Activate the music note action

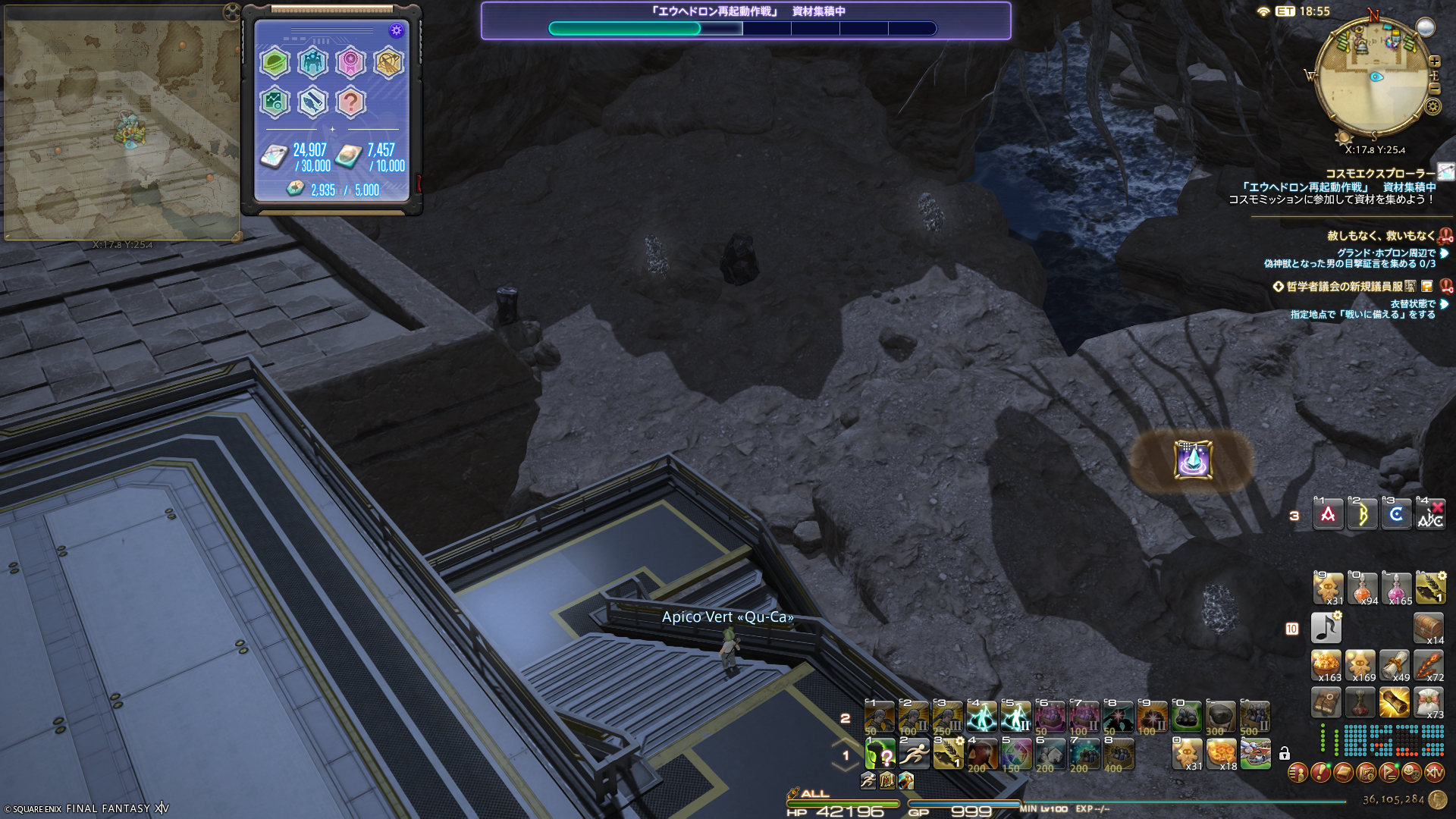[x=1326, y=628]
